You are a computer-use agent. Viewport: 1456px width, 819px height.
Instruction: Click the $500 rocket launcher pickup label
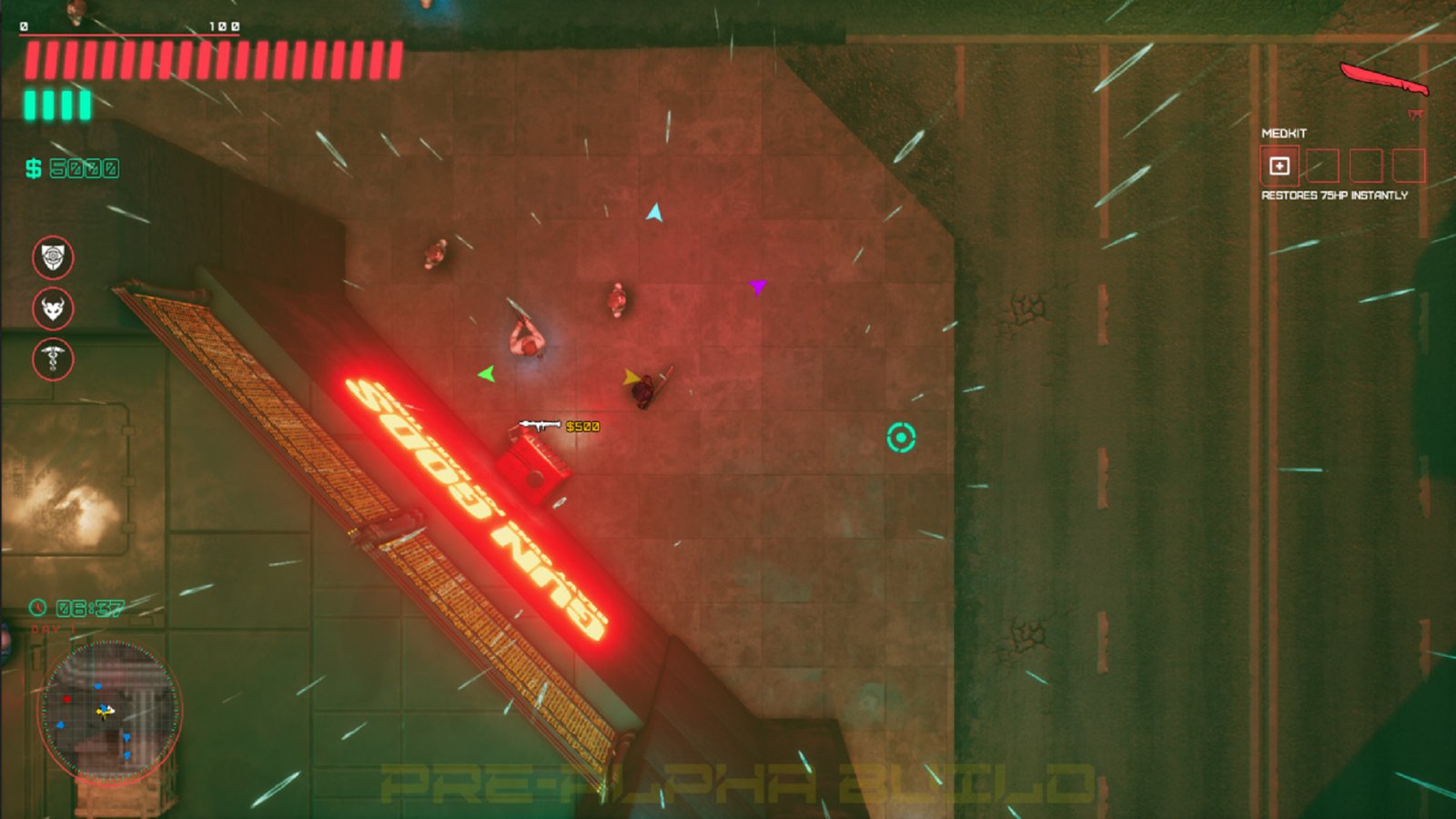(581, 425)
